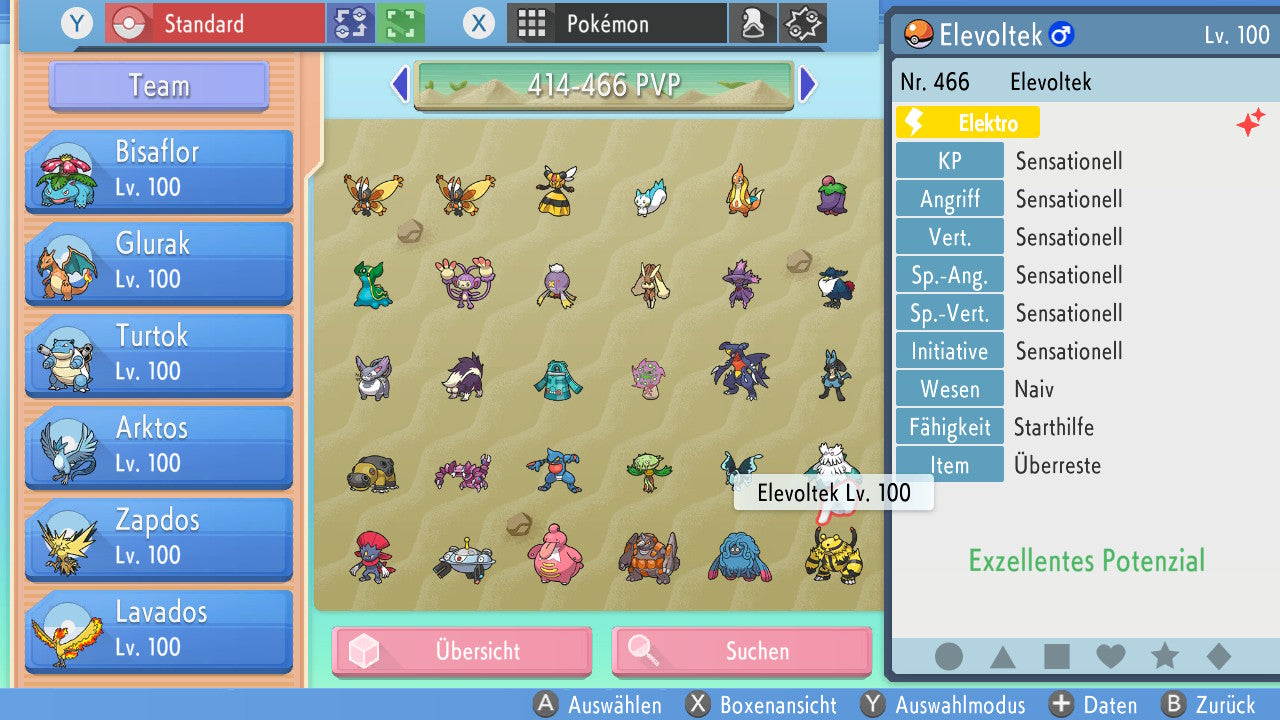Viewport: 1280px width, 720px height.
Task: Open the trainer profile icon in the top bar
Action: [x=753, y=23]
